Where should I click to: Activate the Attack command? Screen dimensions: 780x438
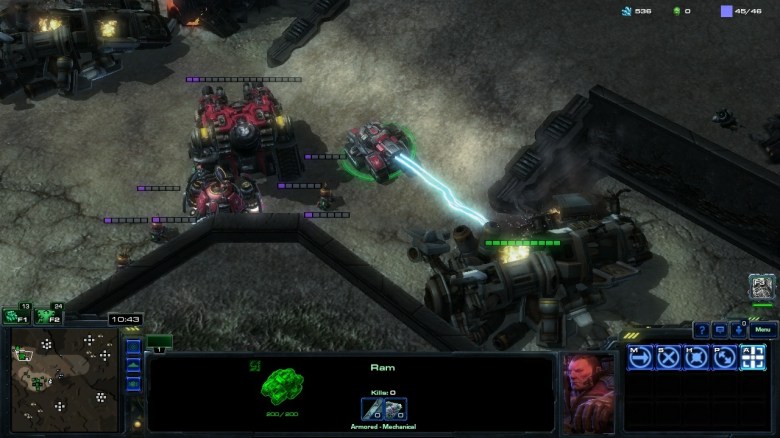(x=753, y=357)
